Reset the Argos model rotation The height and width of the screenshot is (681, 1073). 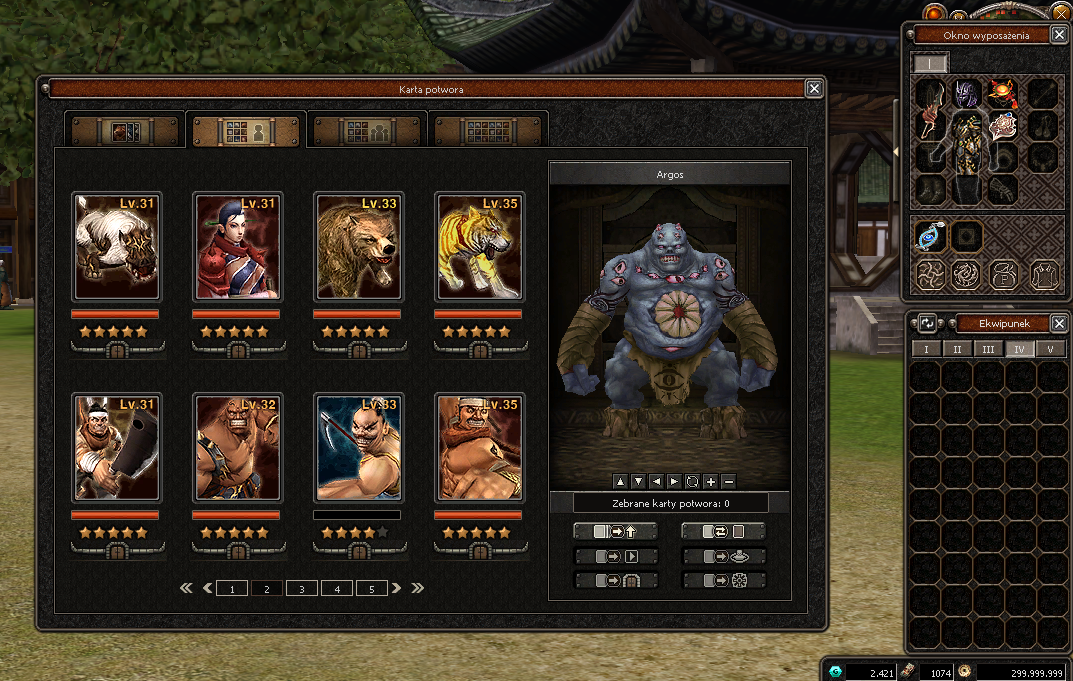pos(692,480)
